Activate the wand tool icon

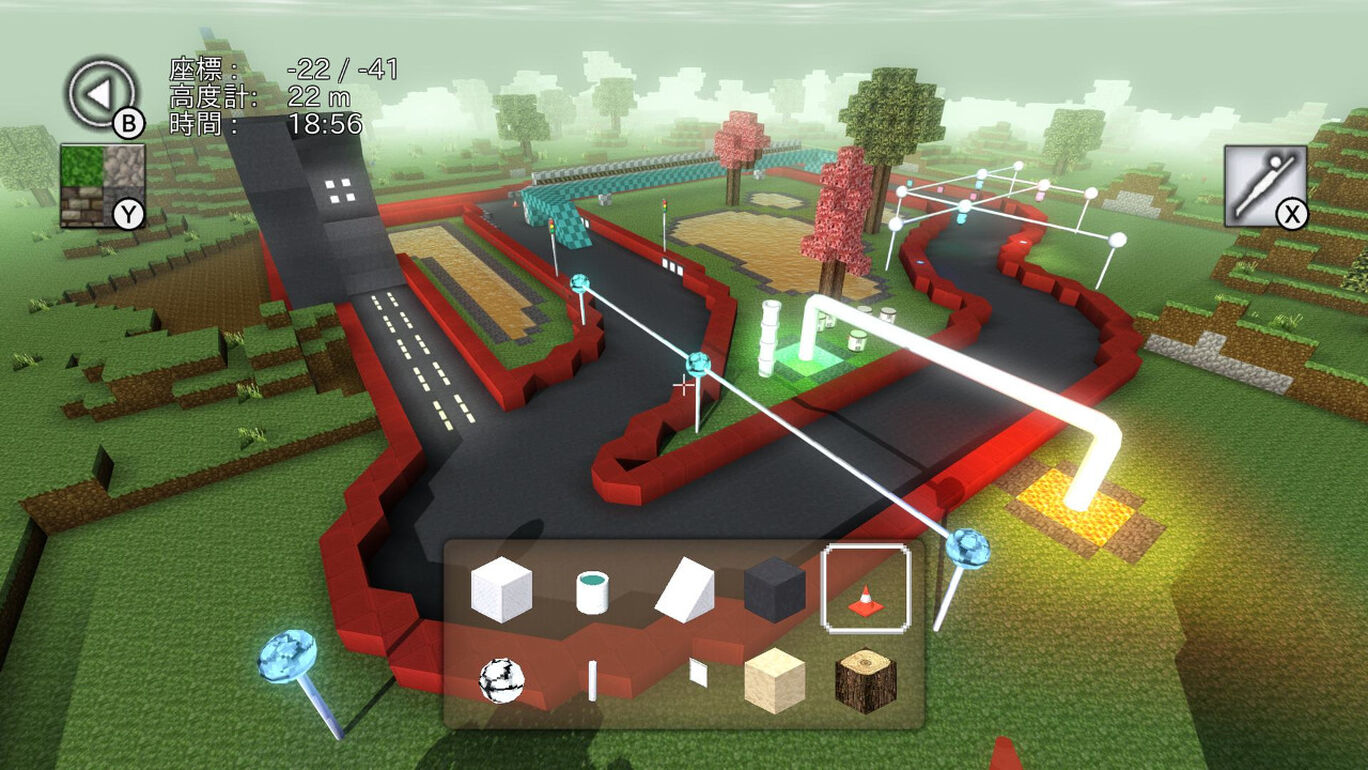click(x=1265, y=185)
